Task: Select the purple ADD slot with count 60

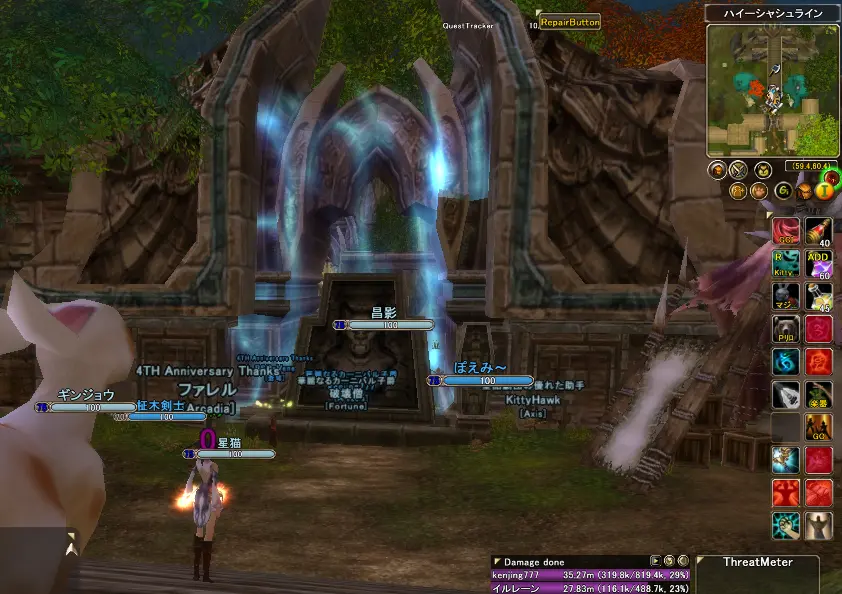Action: pos(819,265)
